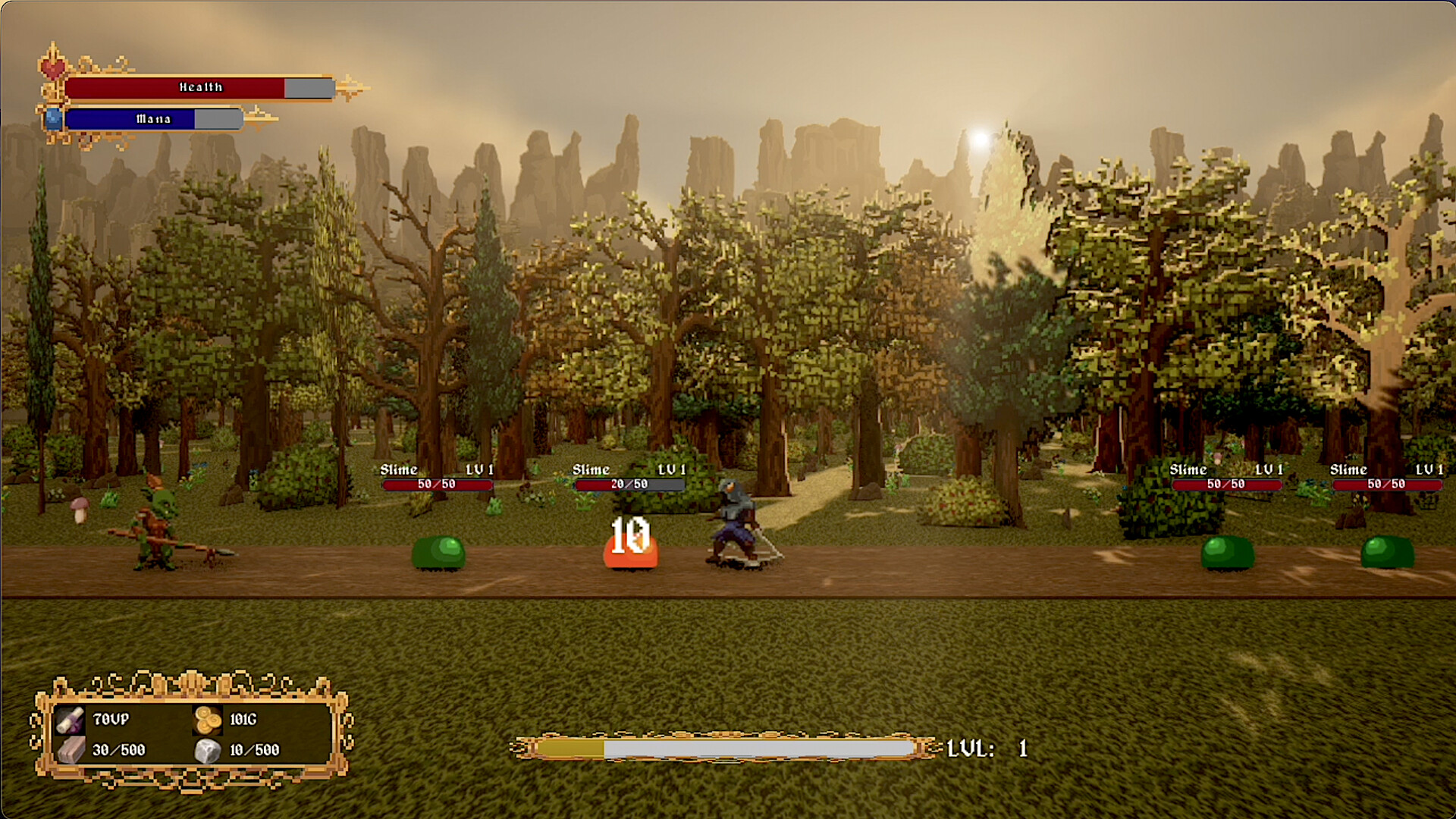Open the second Slime LV 1 nameplate on the right
Screen dimensions: 1456x819
(x=1387, y=469)
